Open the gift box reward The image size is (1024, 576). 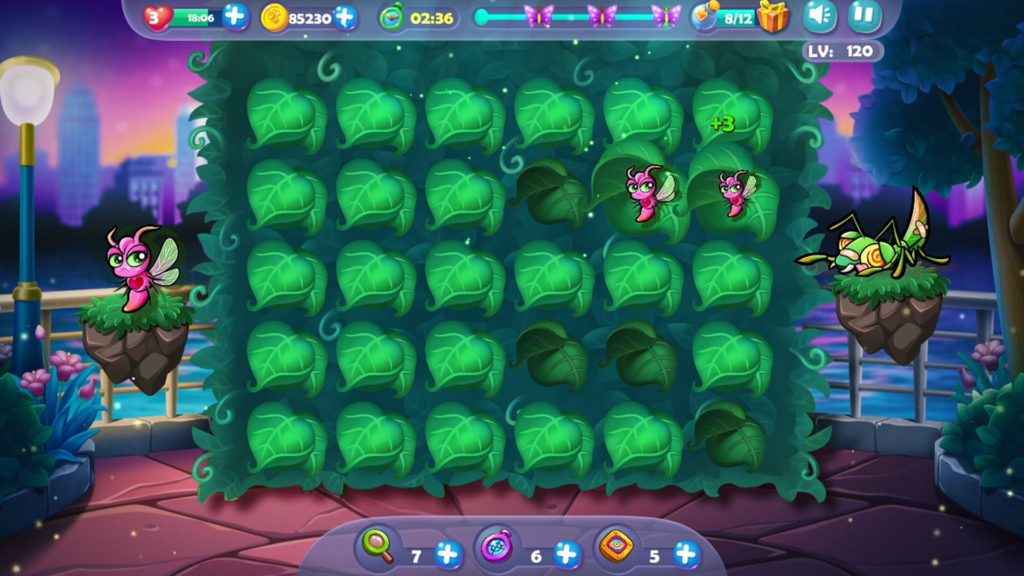click(772, 16)
